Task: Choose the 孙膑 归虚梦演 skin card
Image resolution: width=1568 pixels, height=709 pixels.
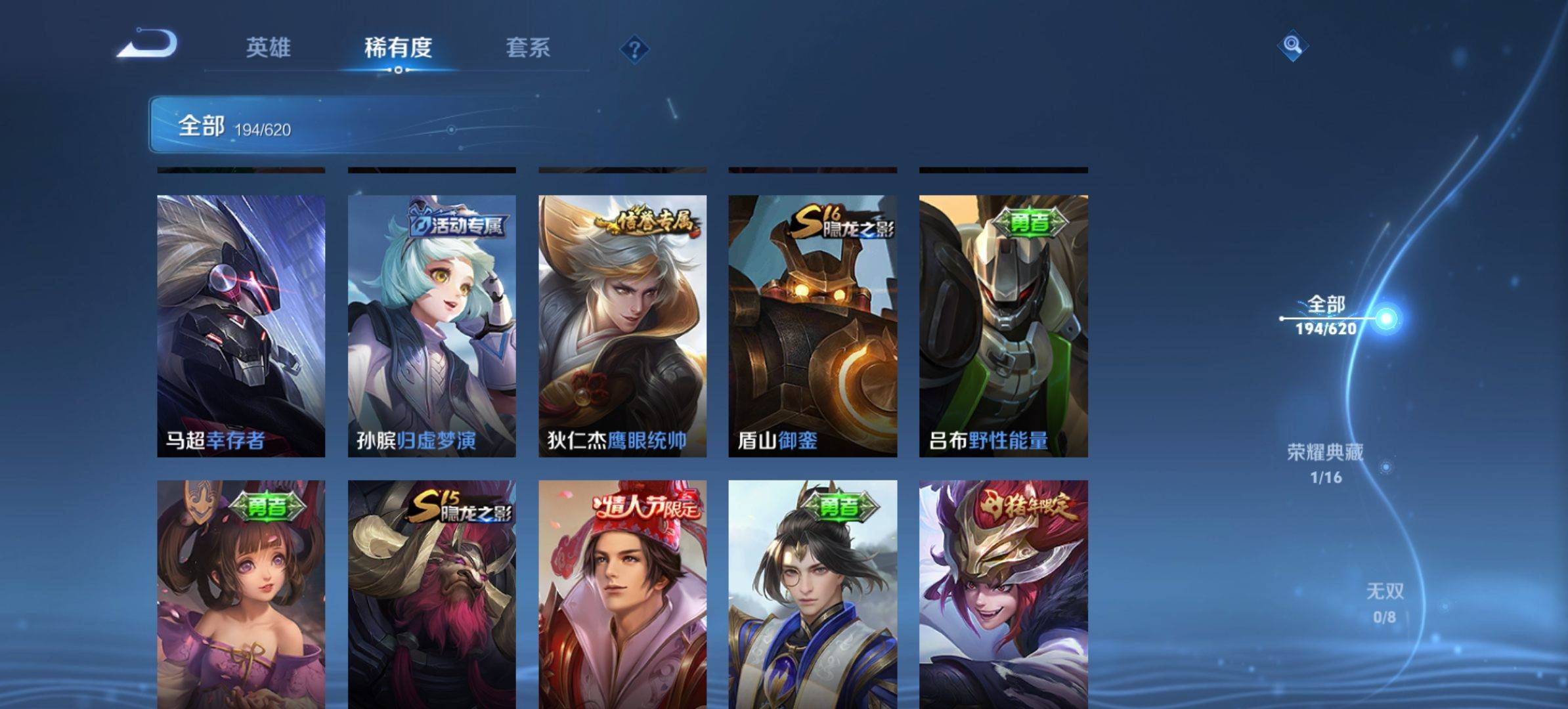Action: pos(431,326)
